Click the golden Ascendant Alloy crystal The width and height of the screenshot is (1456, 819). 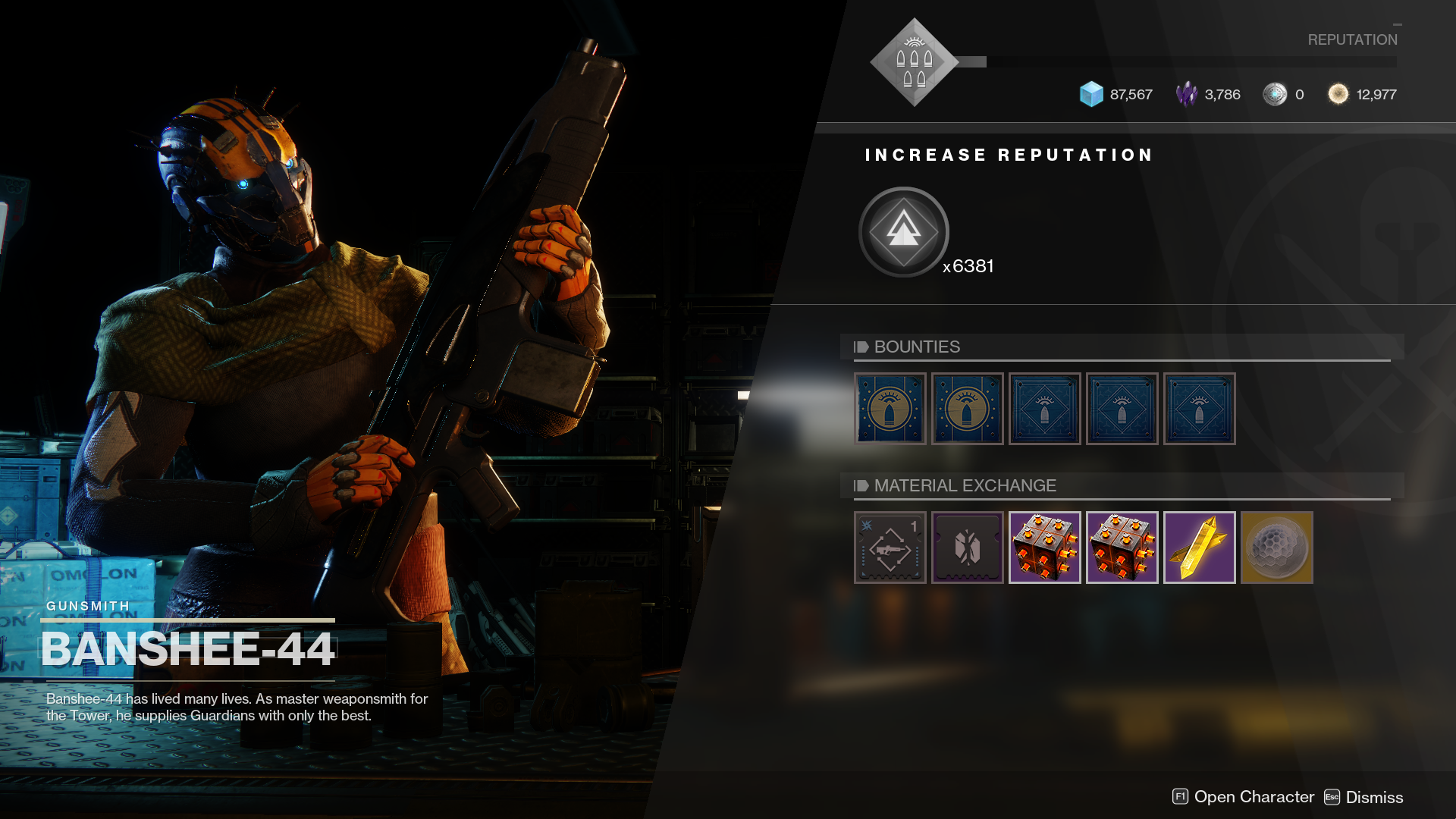(x=1200, y=548)
